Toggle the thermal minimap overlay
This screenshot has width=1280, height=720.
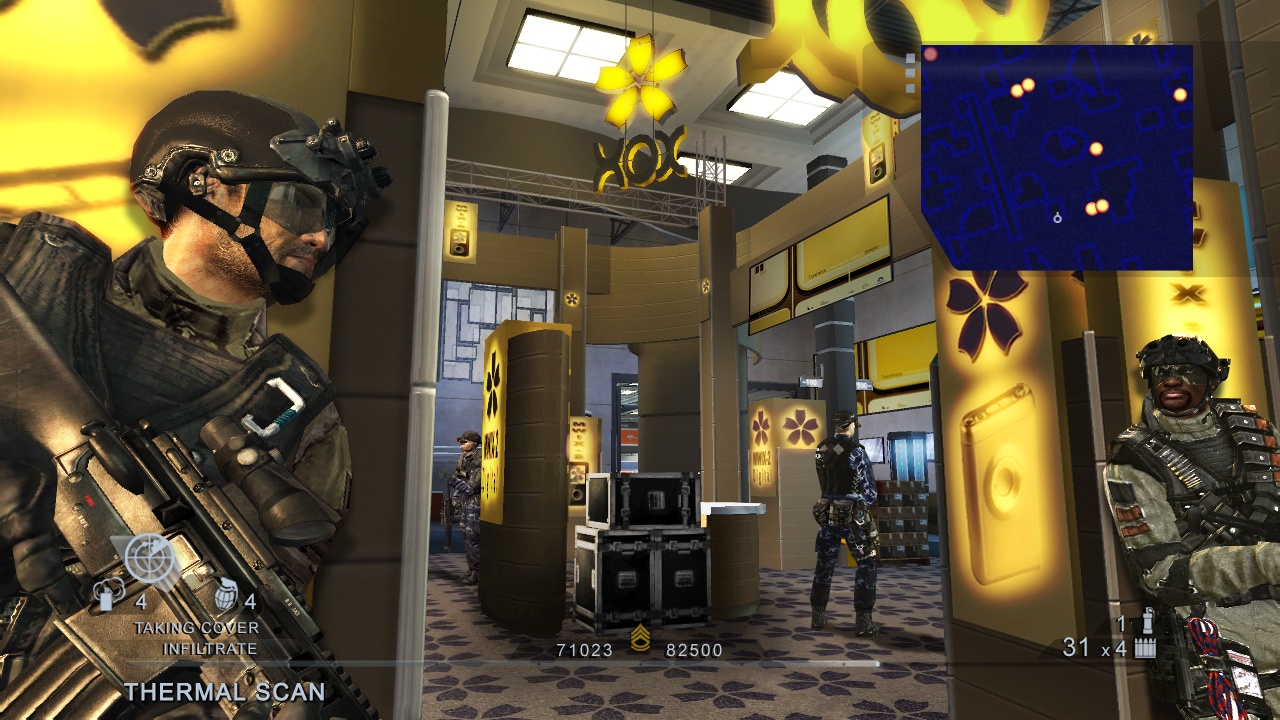[1055, 155]
